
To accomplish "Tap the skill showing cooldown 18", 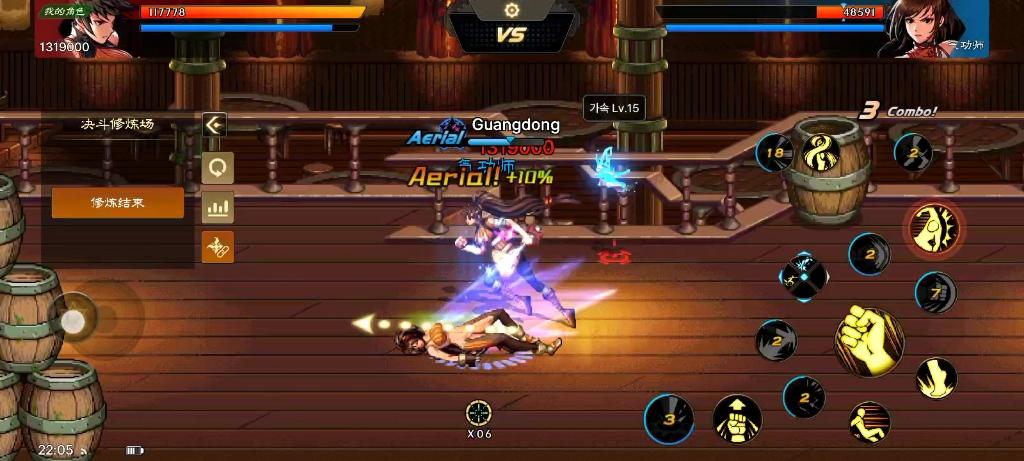I will (x=774, y=153).
